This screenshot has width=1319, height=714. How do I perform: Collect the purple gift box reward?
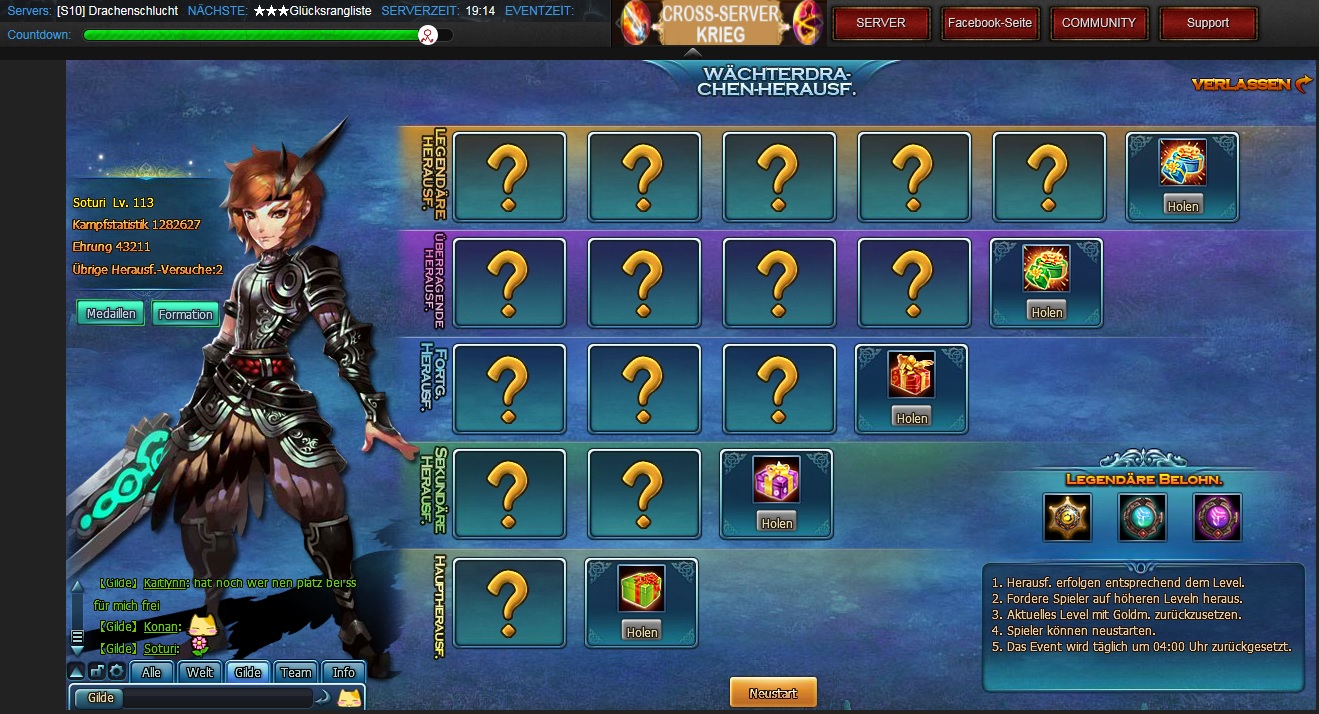coord(776,523)
